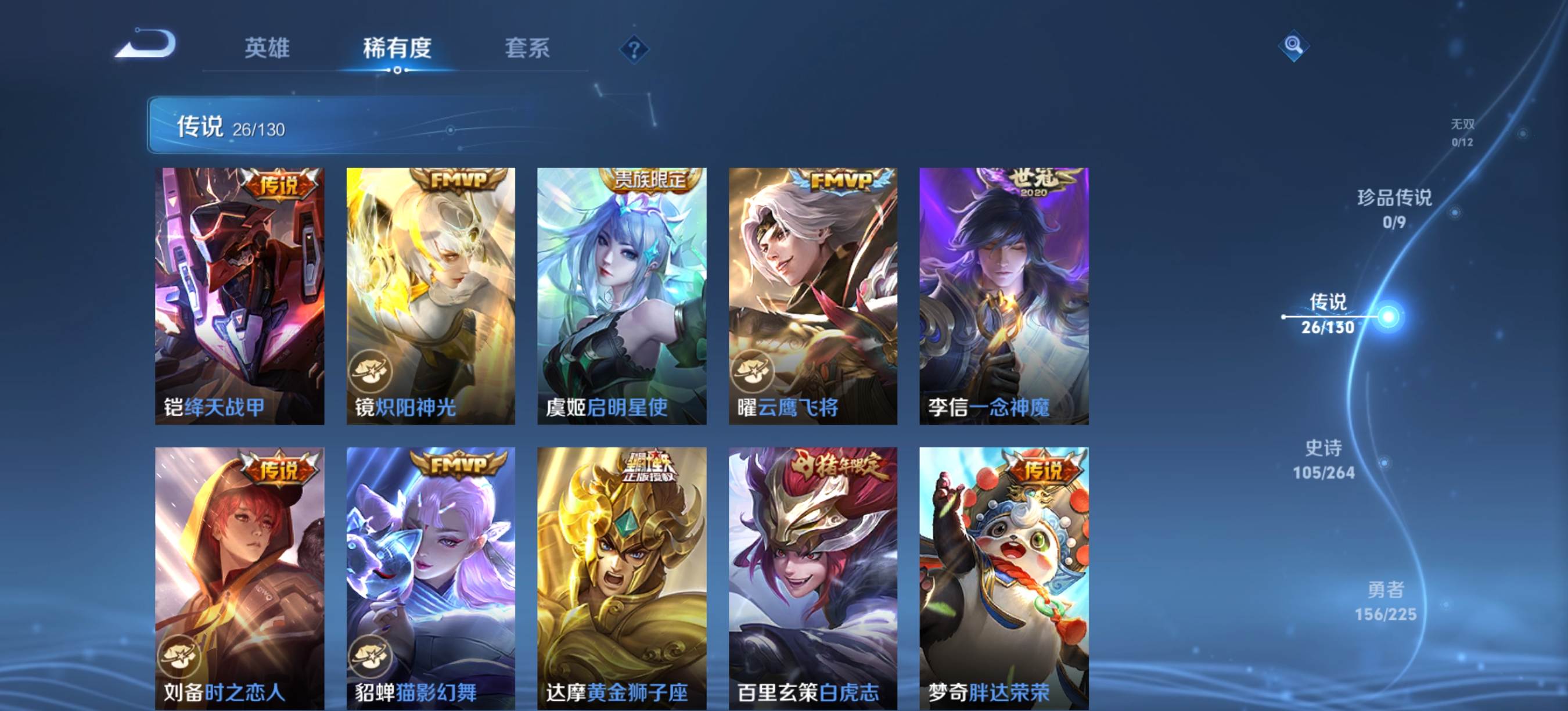View 李信 一念神魔 skin card

point(1004,296)
